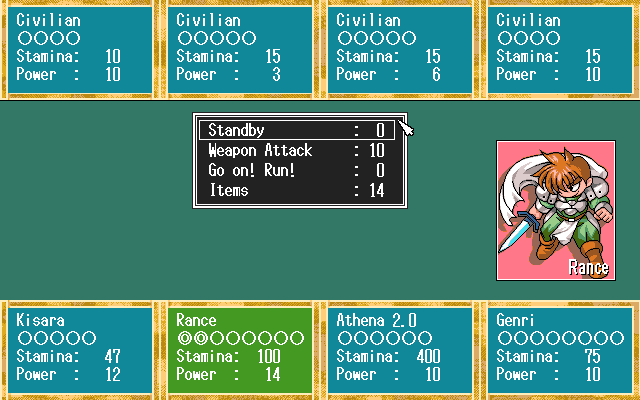Select Kisara's party status panel

click(x=80, y=347)
